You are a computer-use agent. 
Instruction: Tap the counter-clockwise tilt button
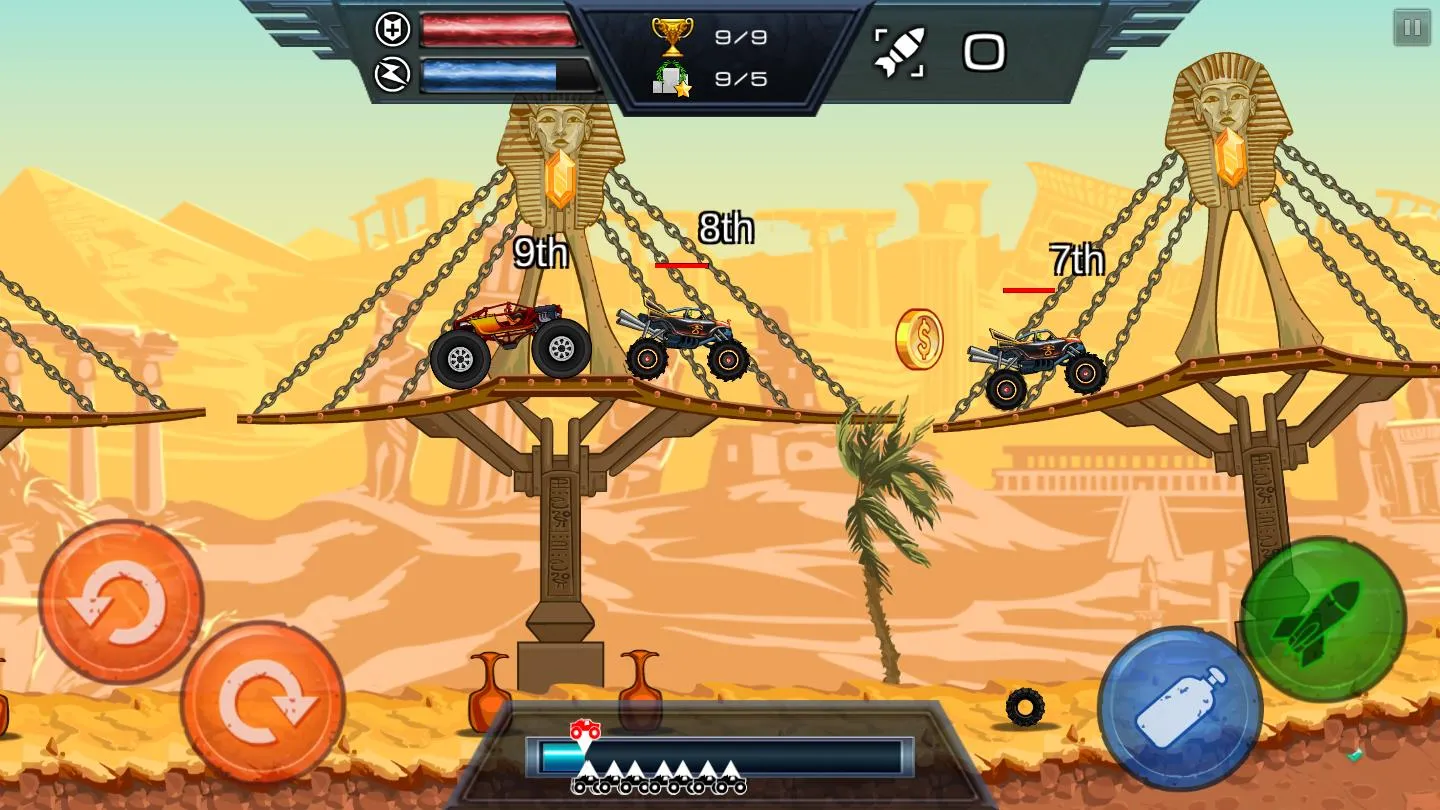coord(121,601)
